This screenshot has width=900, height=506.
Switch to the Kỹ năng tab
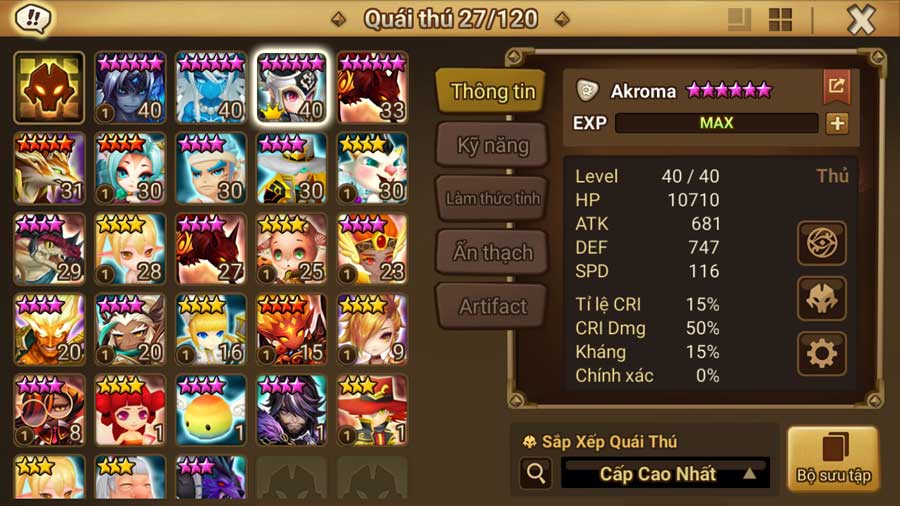click(x=492, y=146)
